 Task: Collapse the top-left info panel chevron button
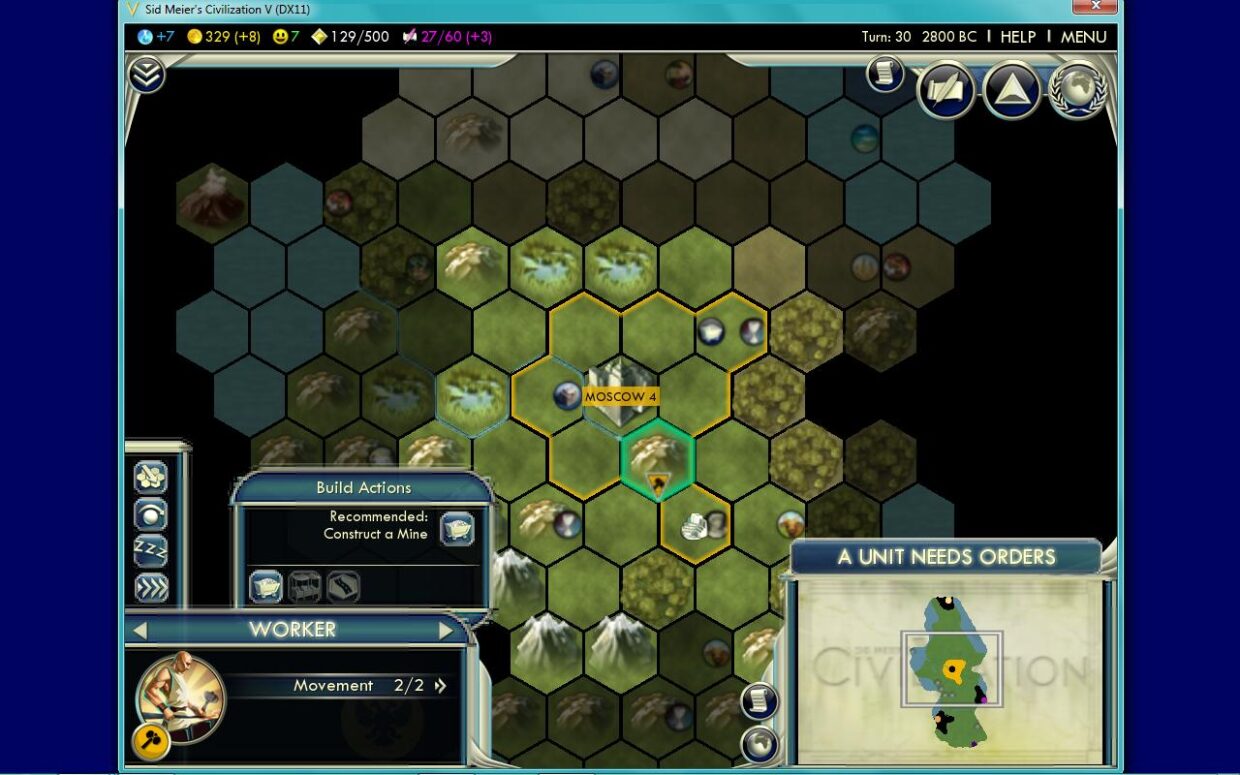point(147,74)
